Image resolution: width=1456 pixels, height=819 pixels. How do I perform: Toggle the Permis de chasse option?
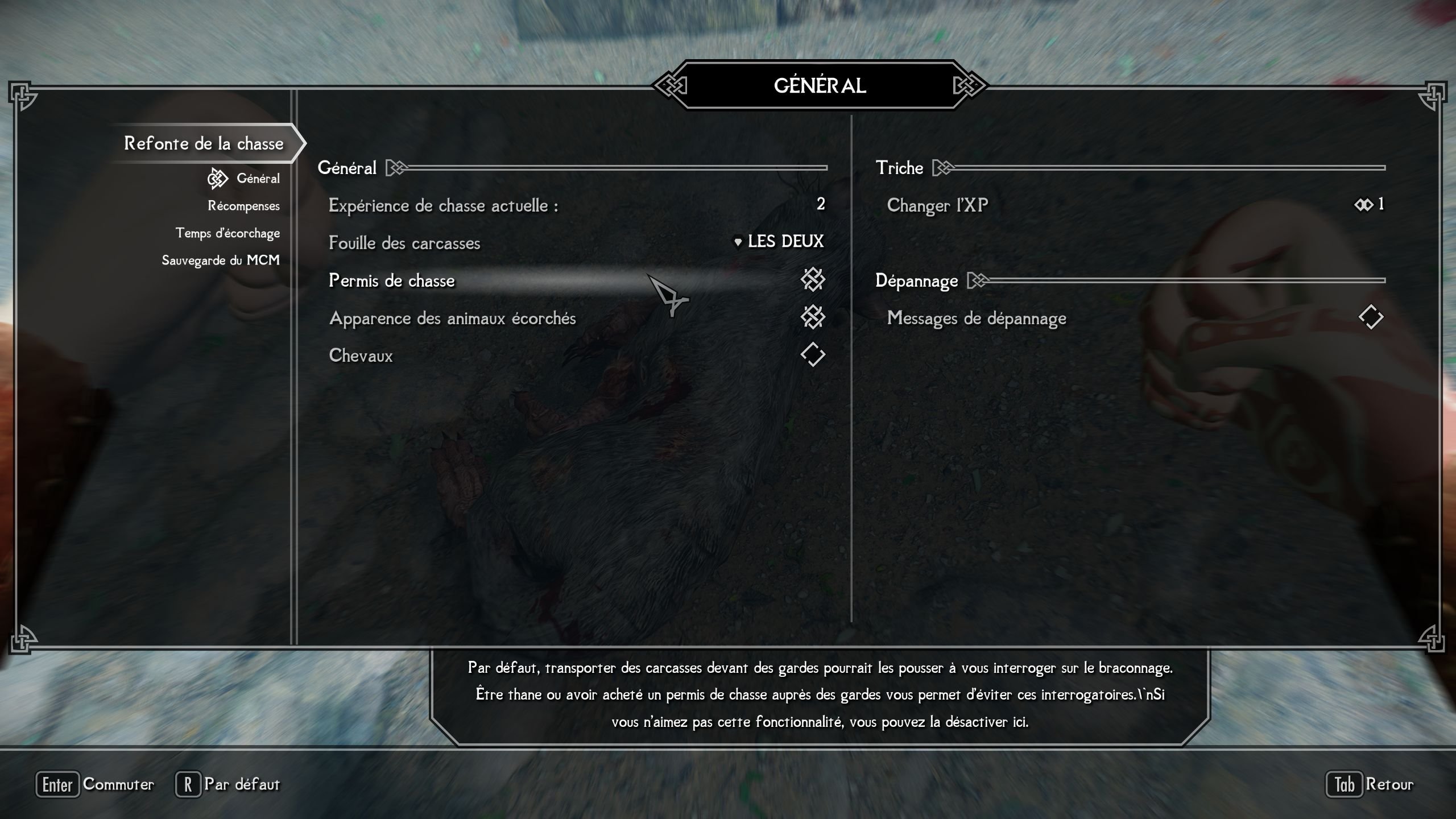pos(812,280)
